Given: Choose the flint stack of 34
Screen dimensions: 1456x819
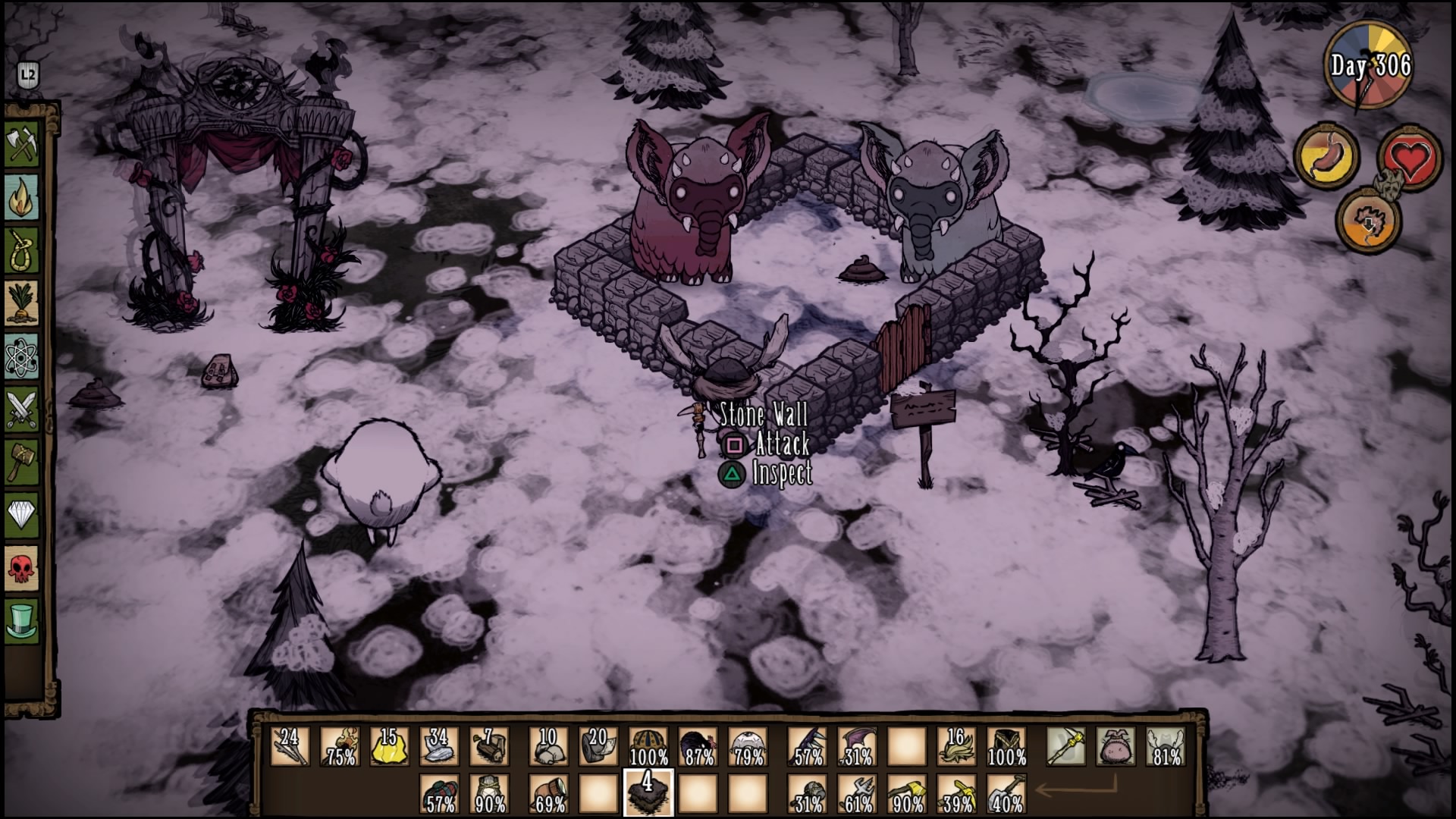Looking at the screenshot, I should click(439, 746).
